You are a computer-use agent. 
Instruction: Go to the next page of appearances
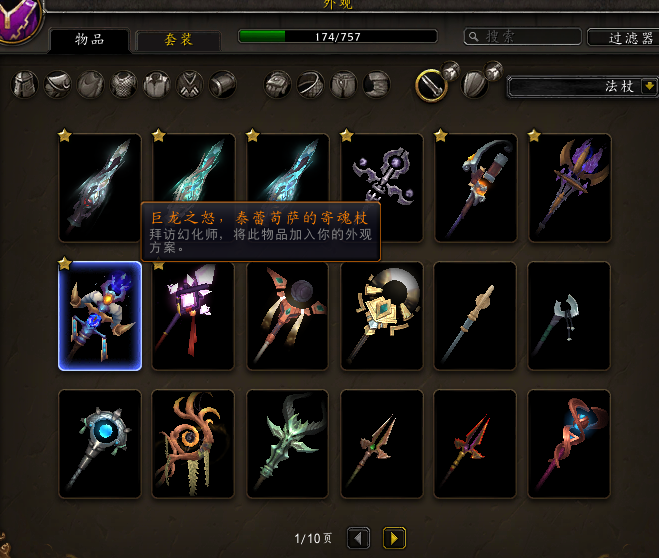coord(394,539)
